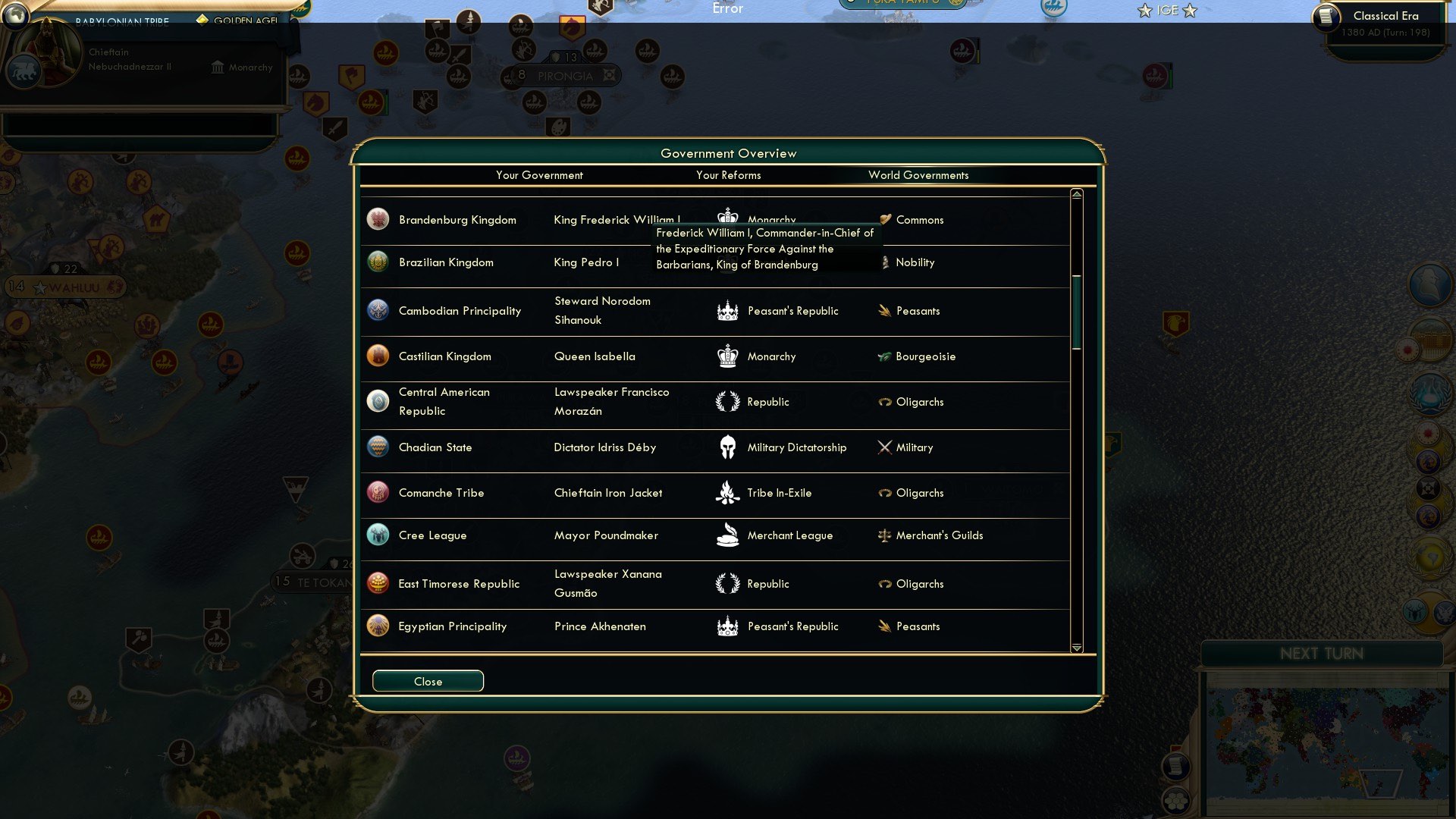Click the Oligarchs icon for East Timorese Republic
This screenshot has height=819, width=1456.
click(x=885, y=583)
